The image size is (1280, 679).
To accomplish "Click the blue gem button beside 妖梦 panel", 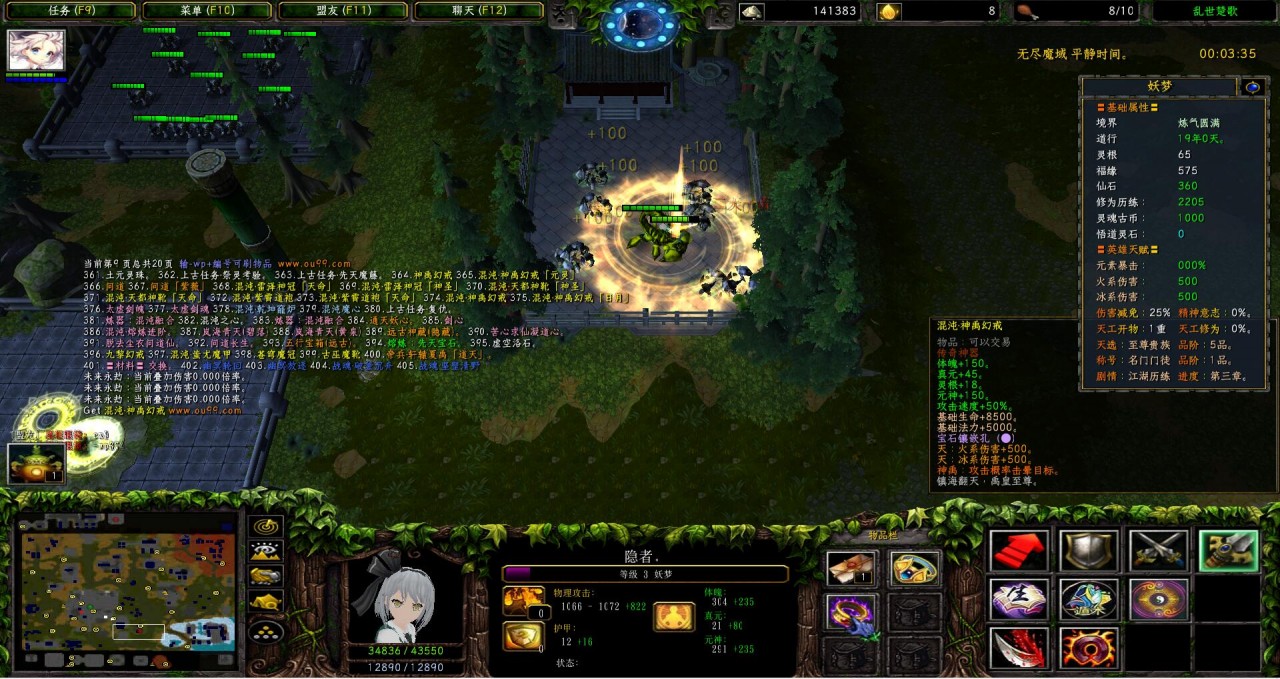I will tap(1252, 87).
